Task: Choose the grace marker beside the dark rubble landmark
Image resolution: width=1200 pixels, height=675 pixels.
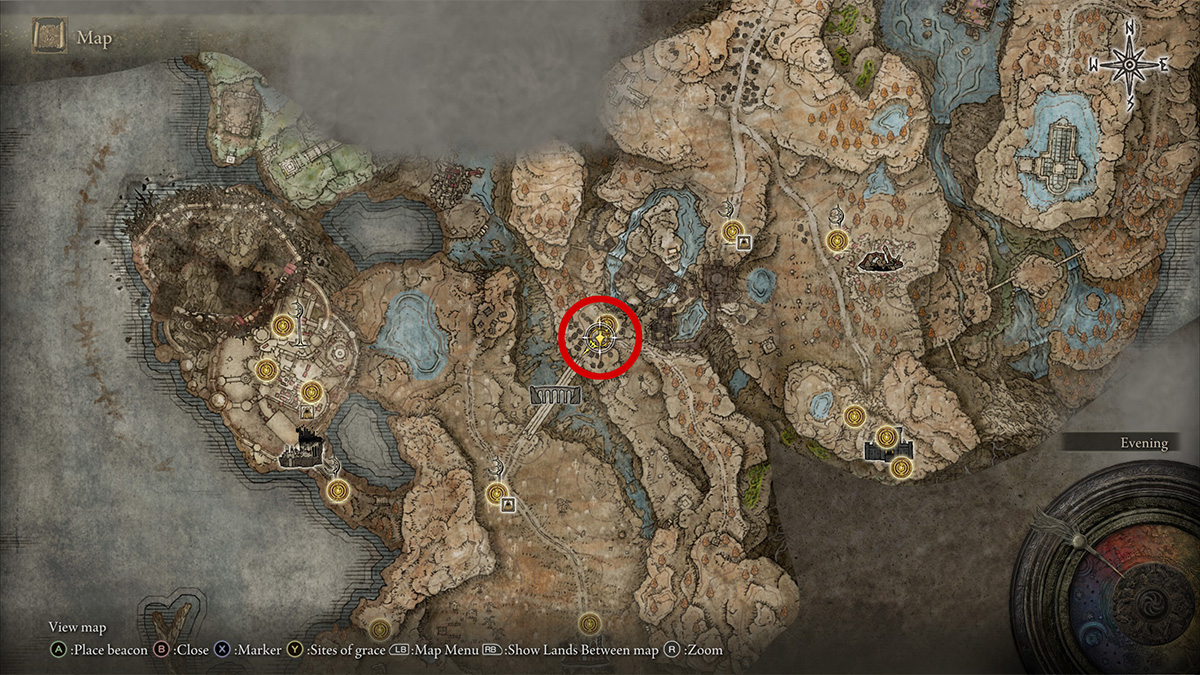Action: click(x=838, y=241)
